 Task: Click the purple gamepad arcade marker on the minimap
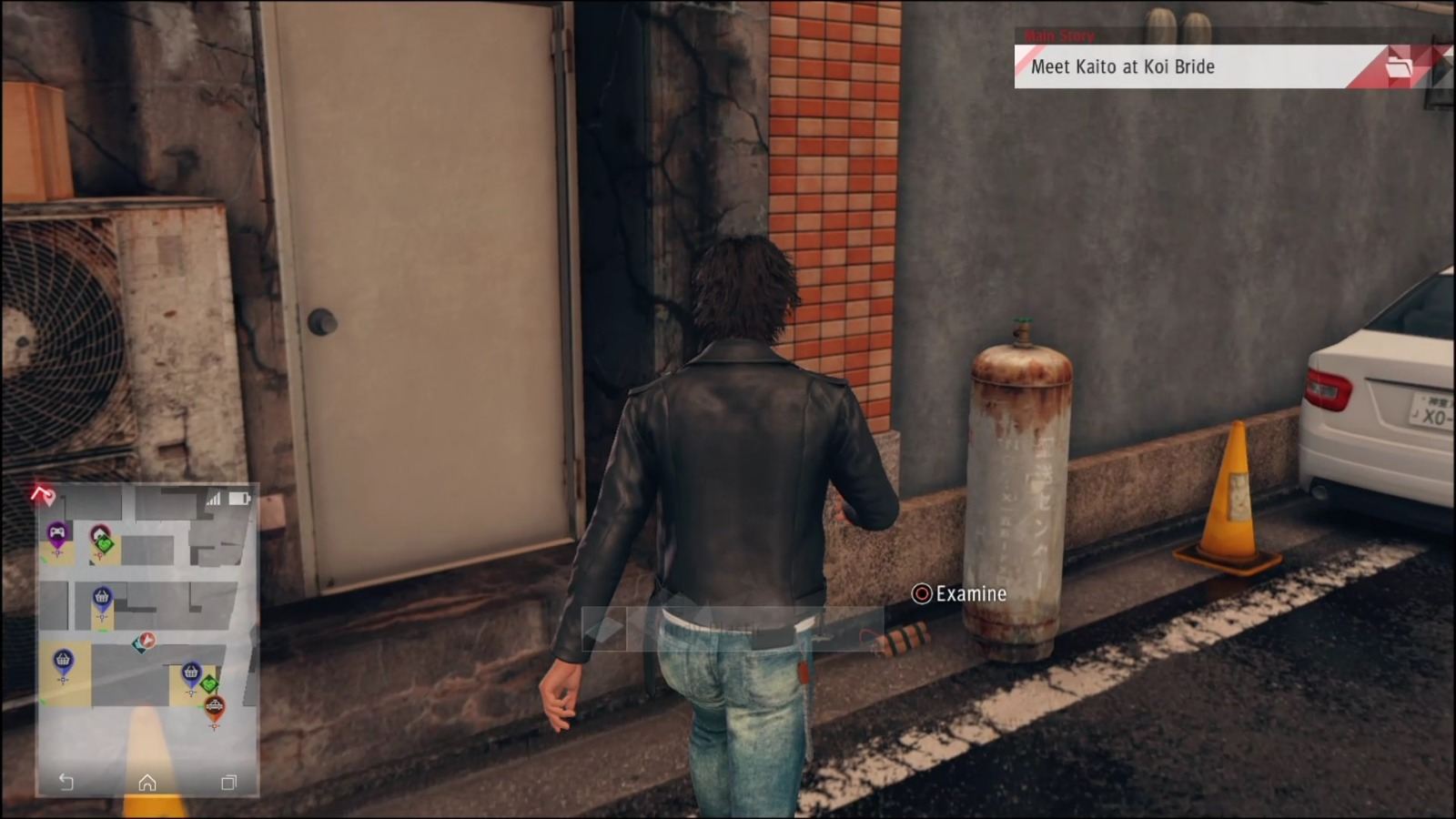tap(57, 531)
